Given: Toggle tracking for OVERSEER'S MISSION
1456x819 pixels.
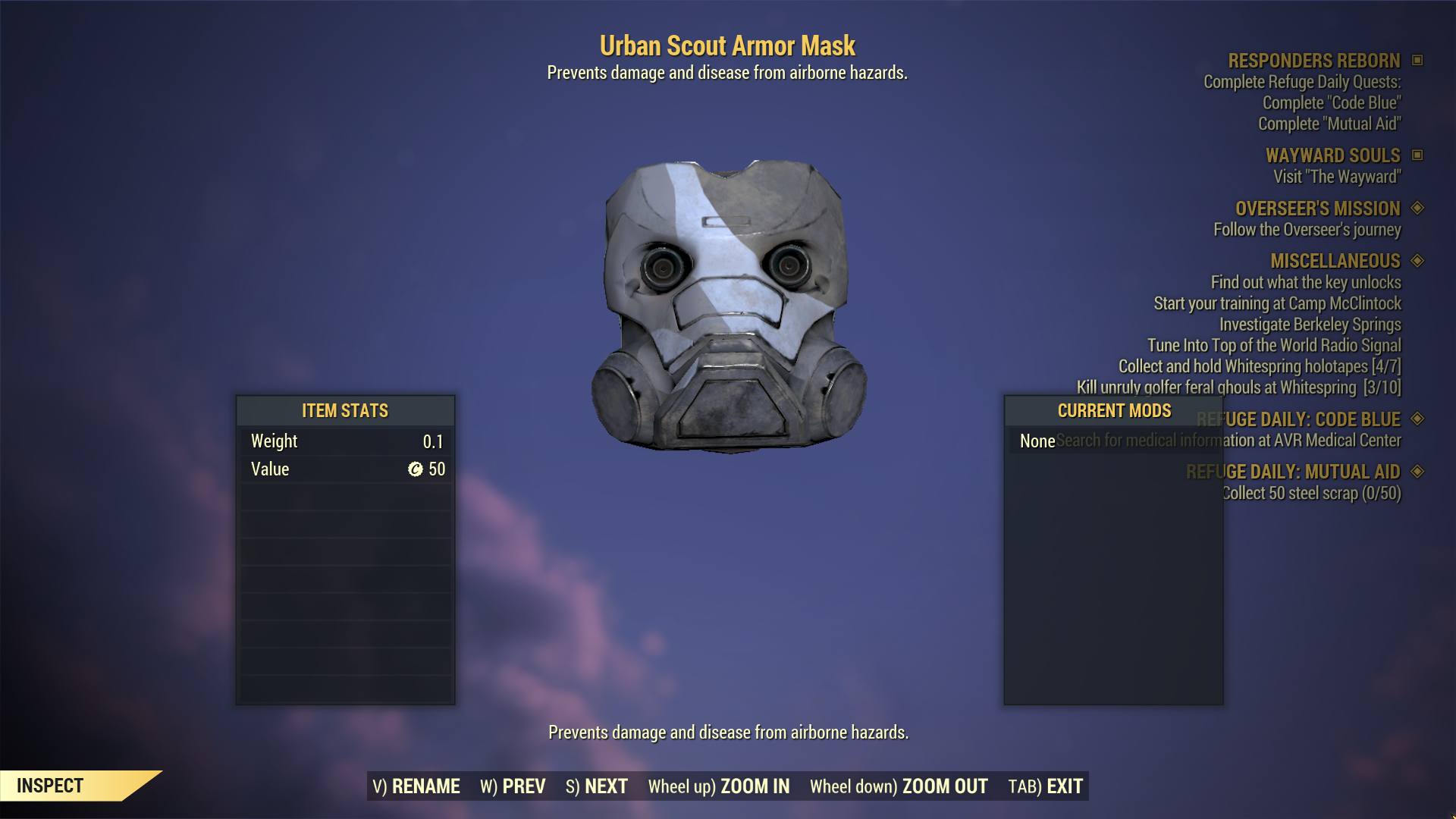Looking at the screenshot, I should coord(1417,209).
